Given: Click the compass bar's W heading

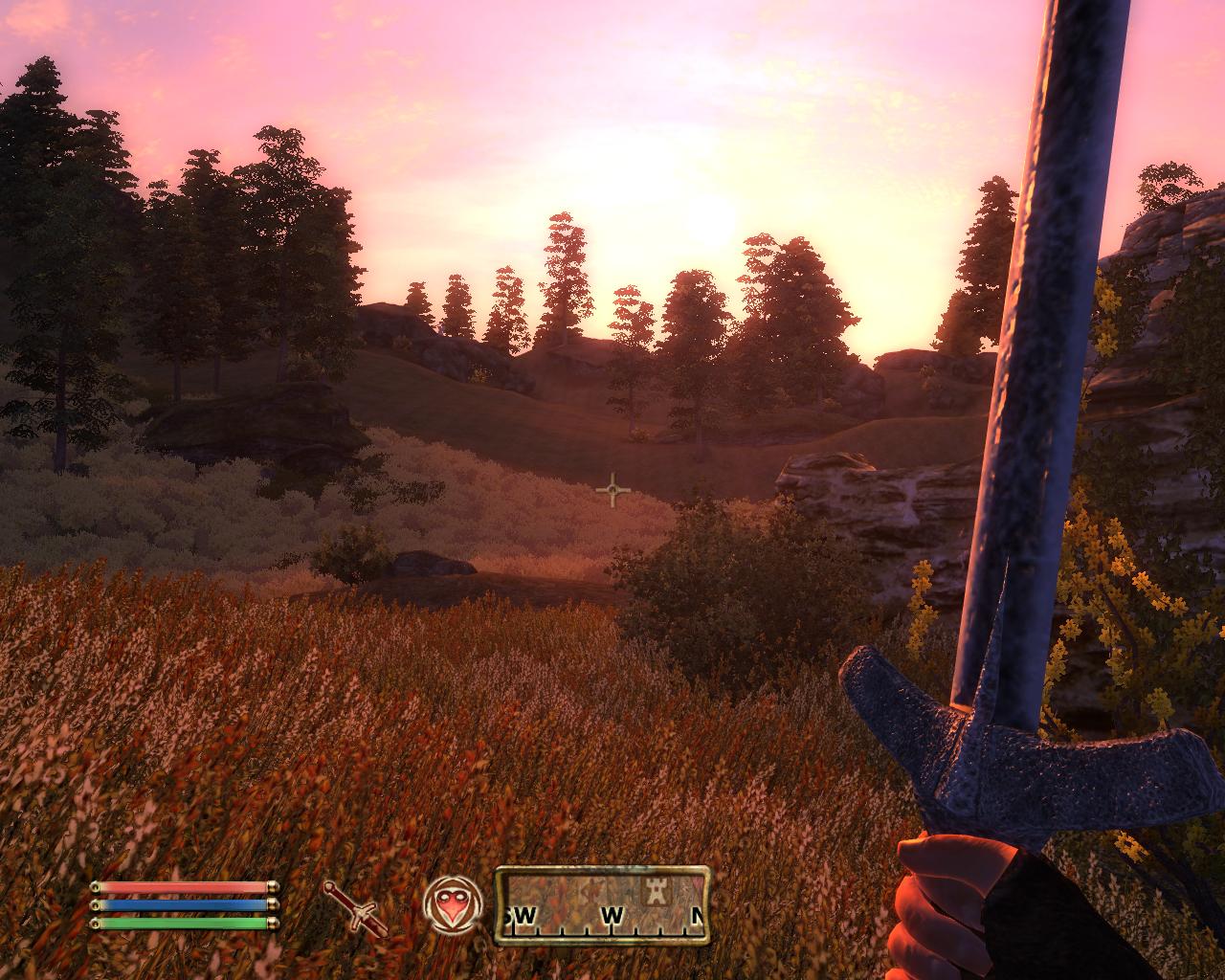Looking at the screenshot, I should tap(612, 917).
